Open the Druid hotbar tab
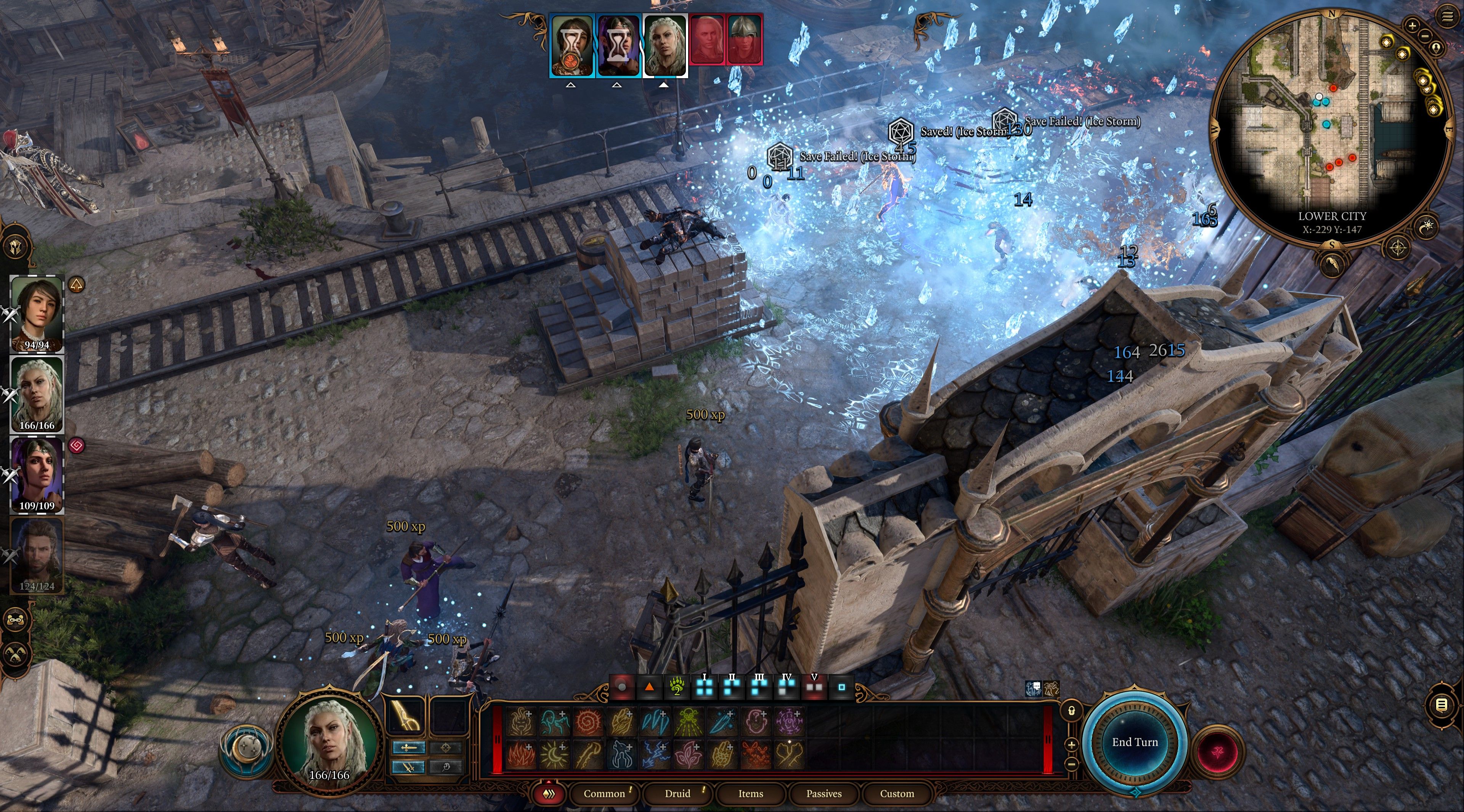This screenshot has width=1464, height=812. [677, 793]
